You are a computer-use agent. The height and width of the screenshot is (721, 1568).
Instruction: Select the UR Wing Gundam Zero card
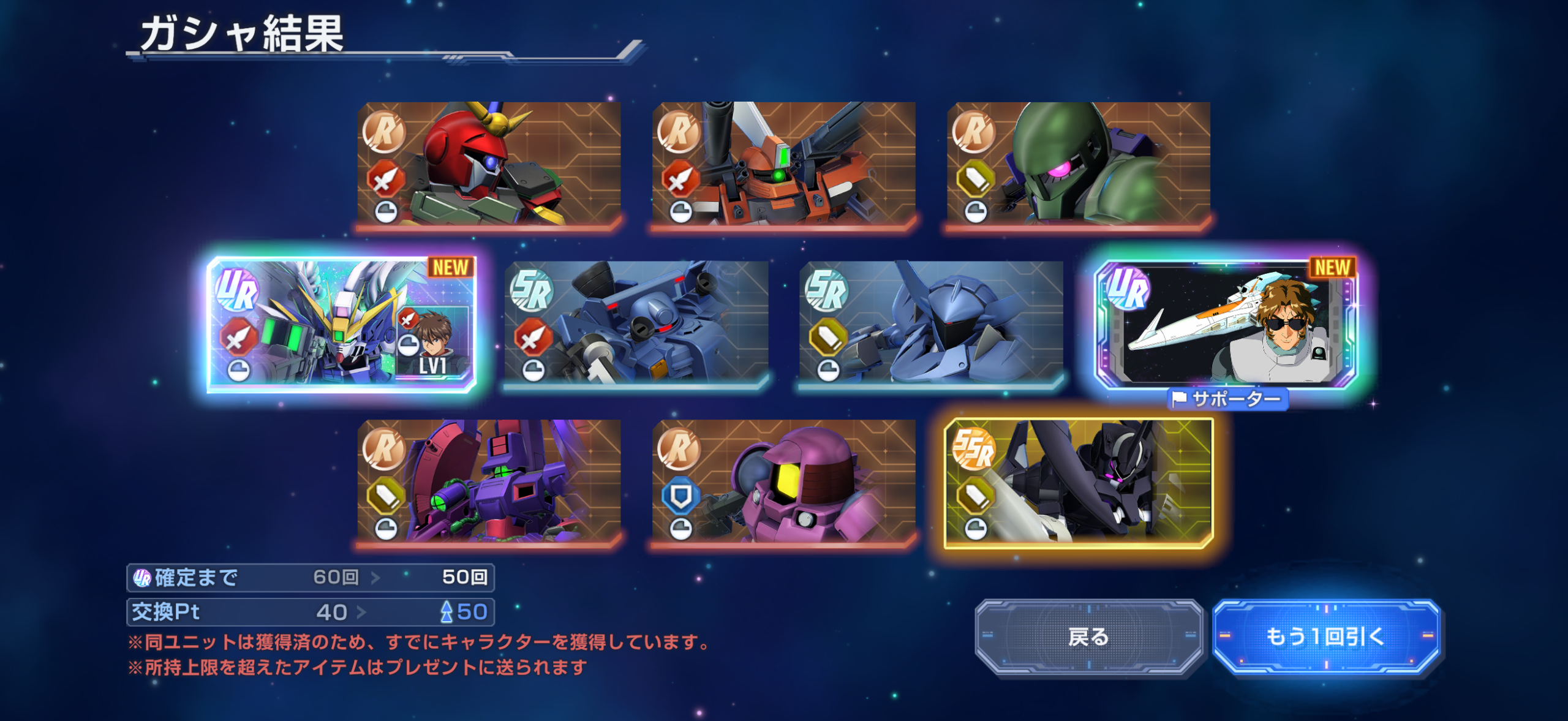click(342, 325)
